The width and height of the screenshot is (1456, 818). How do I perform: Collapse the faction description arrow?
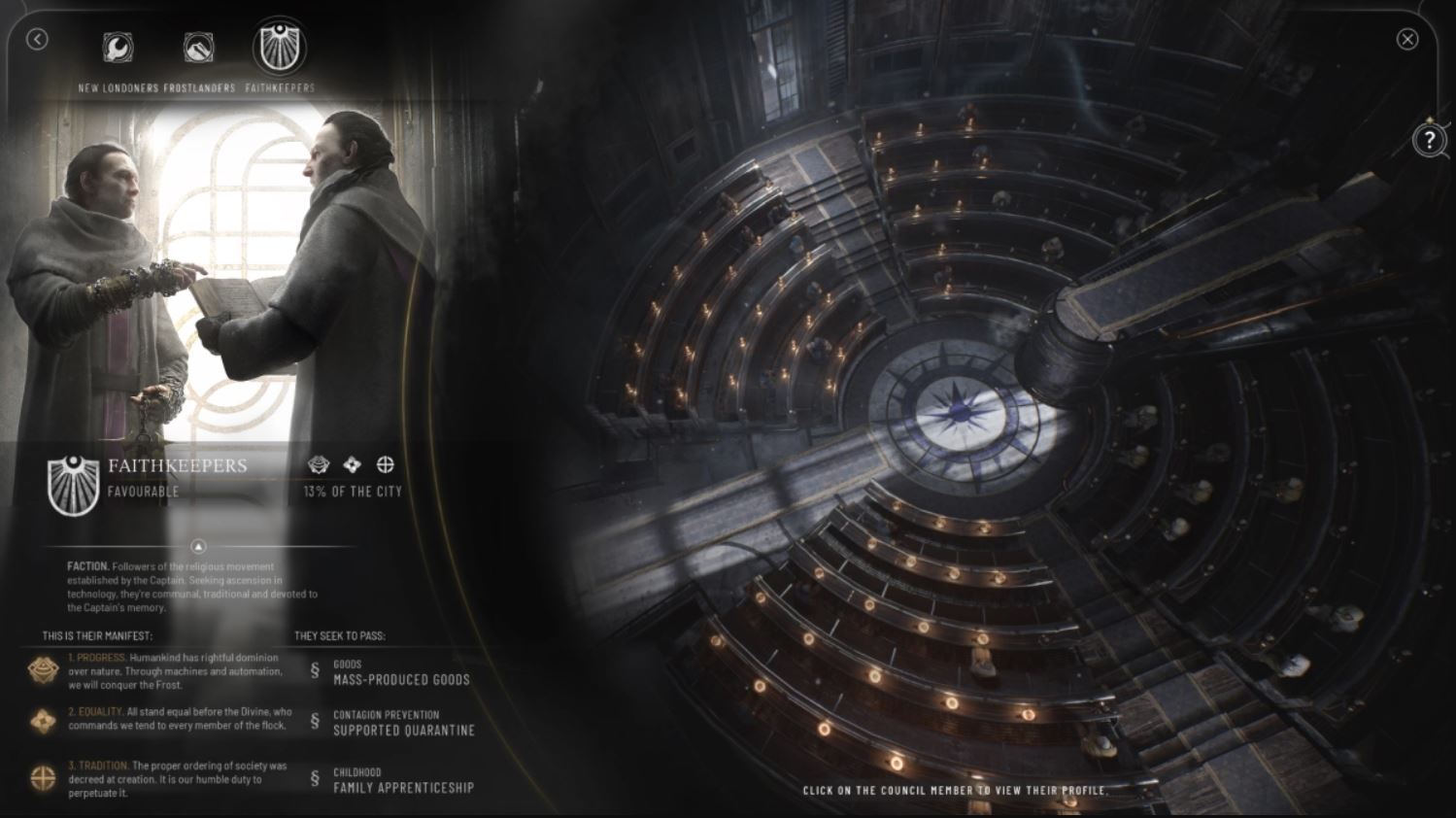pyautogui.click(x=198, y=547)
